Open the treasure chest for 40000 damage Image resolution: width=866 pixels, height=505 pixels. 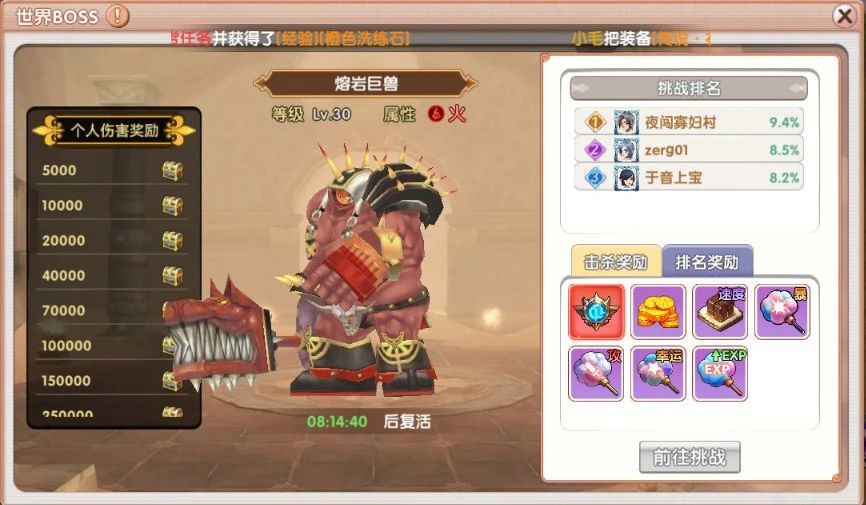pos(173,276)
